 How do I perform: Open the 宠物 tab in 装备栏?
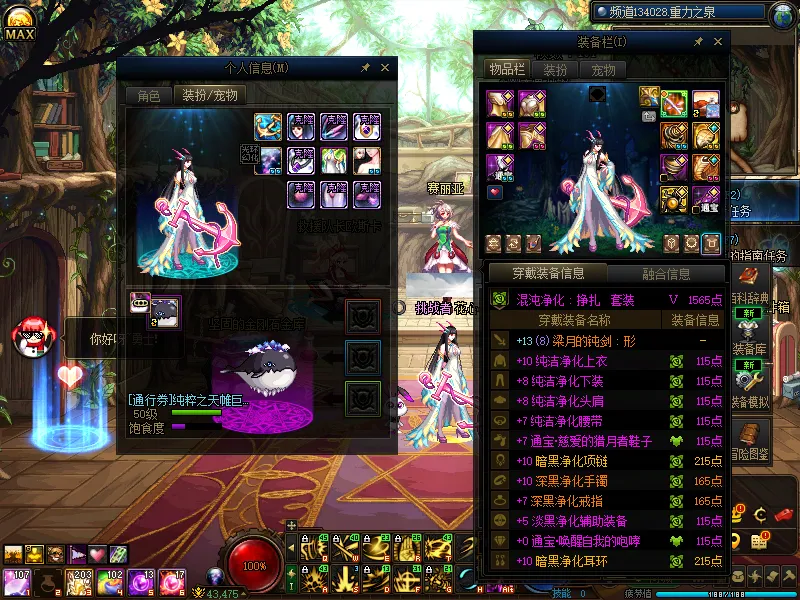click(603, 70)
